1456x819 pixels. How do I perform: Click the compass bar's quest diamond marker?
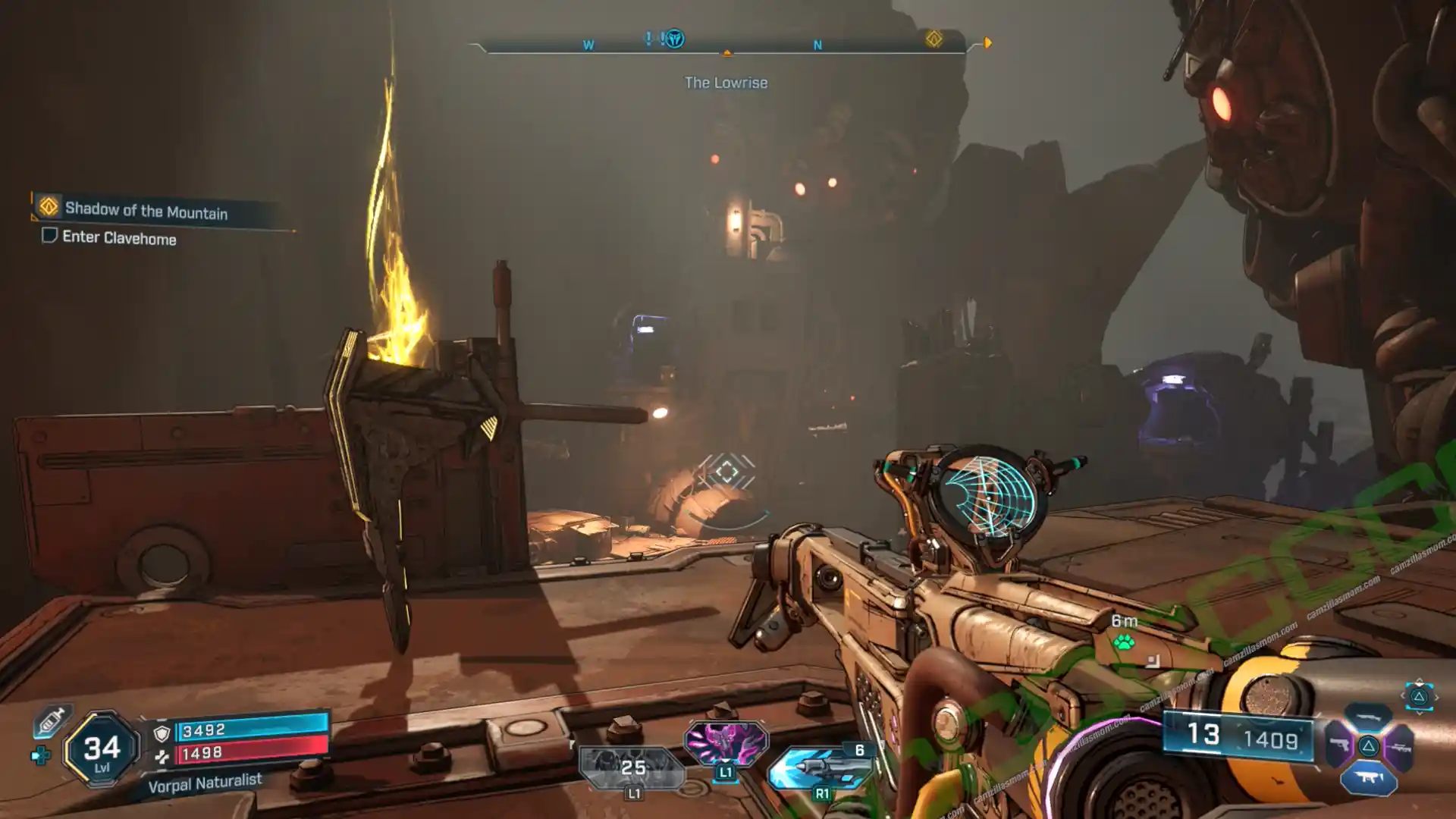coord(934,39)
